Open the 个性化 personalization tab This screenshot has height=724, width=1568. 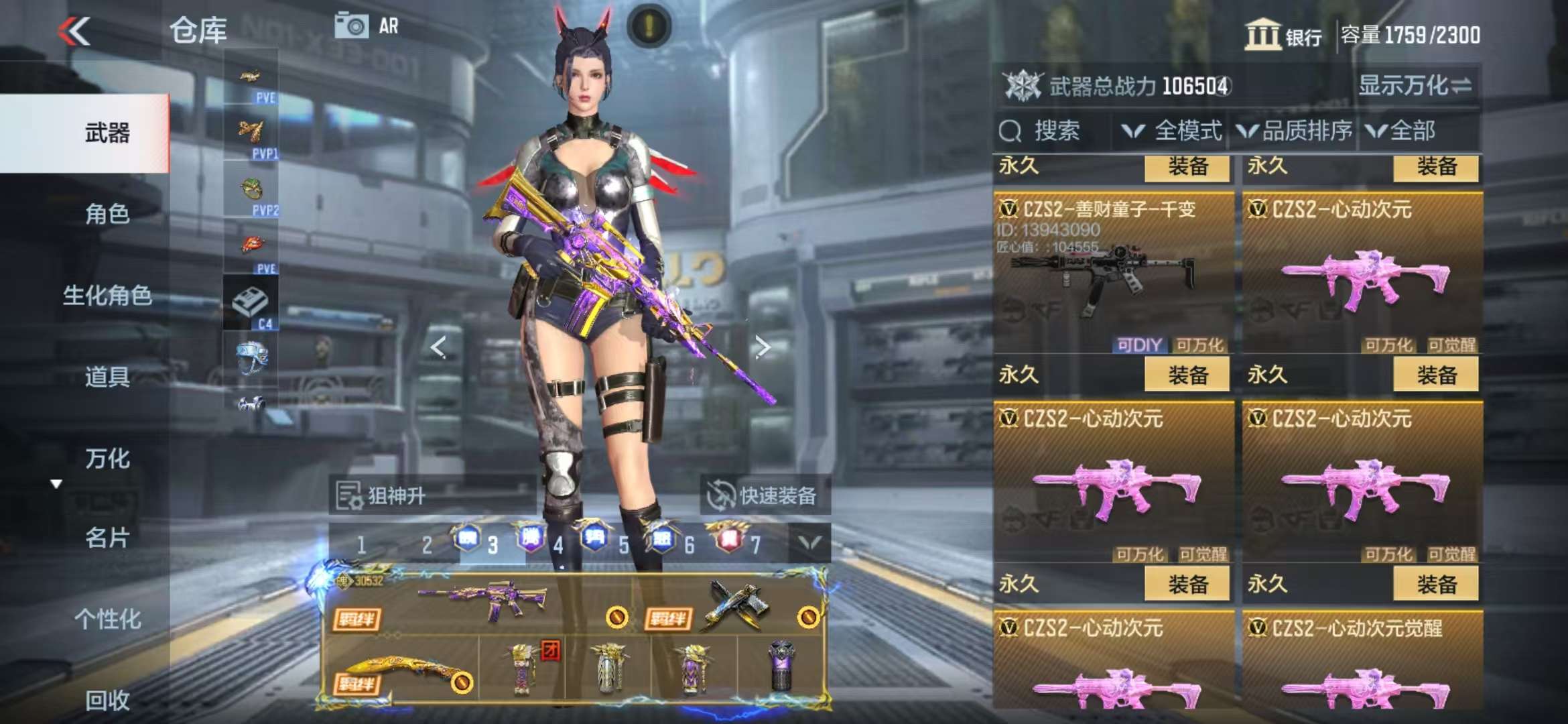(x=107, y=619)
